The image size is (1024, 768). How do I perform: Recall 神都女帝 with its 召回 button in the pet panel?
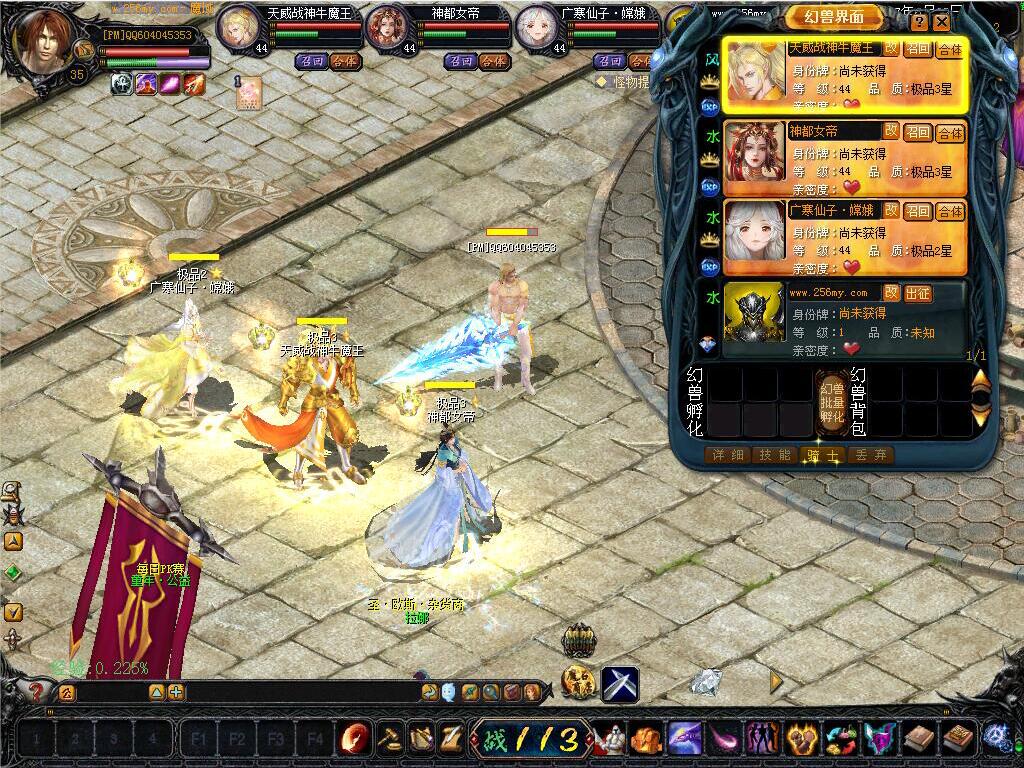coord(917,131)
